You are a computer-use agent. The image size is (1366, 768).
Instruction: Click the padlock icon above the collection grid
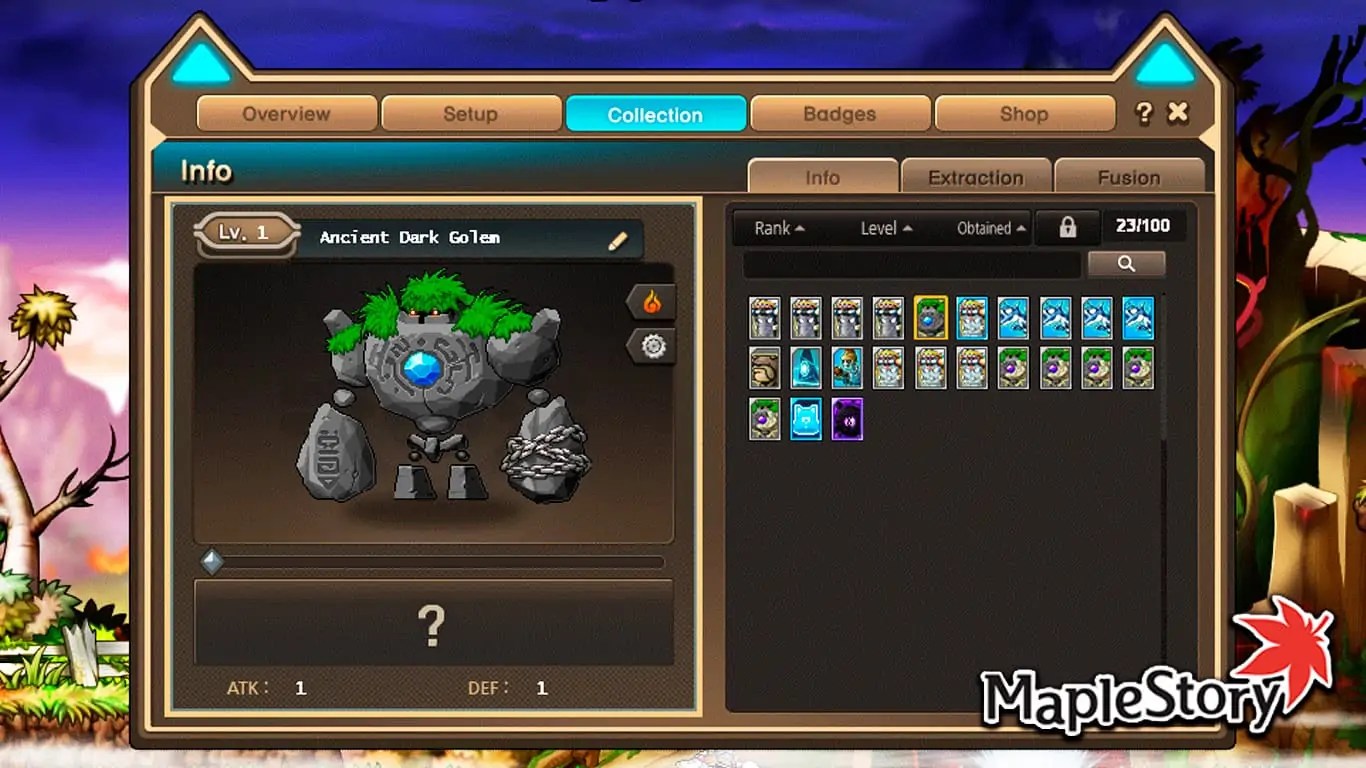(x=1067, y=227)
